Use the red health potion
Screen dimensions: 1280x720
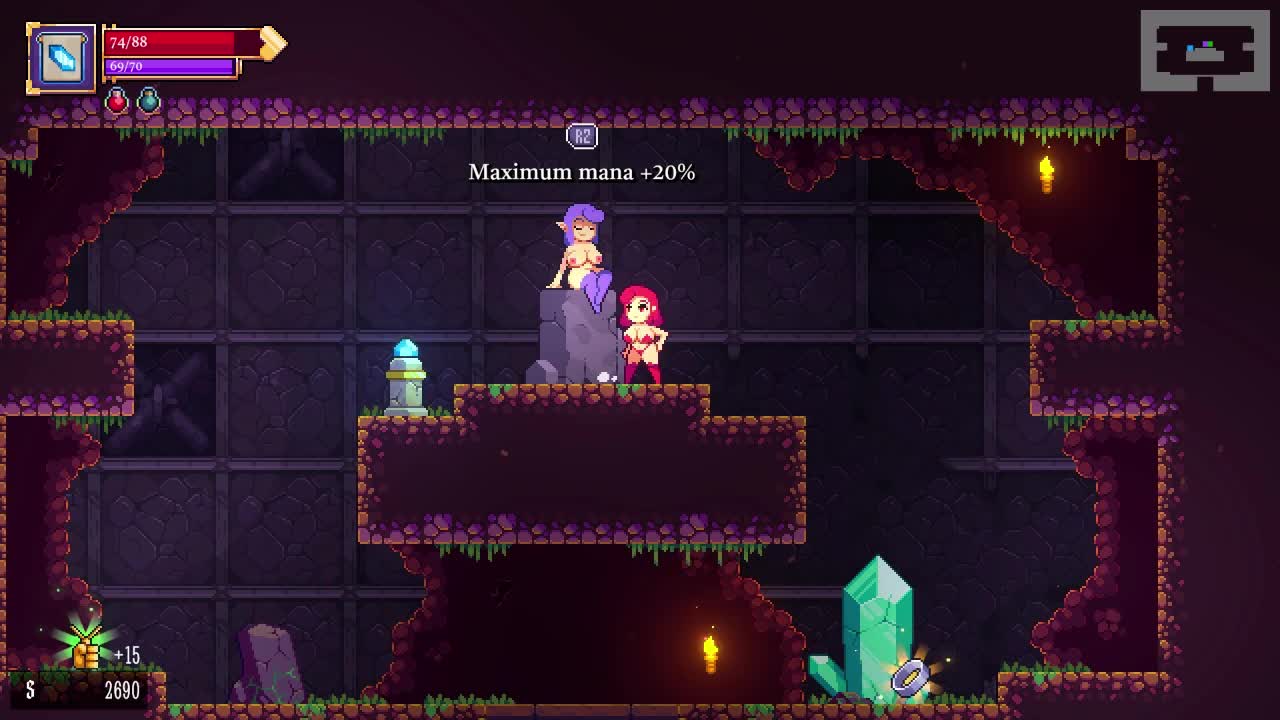(x=117, y=100)
